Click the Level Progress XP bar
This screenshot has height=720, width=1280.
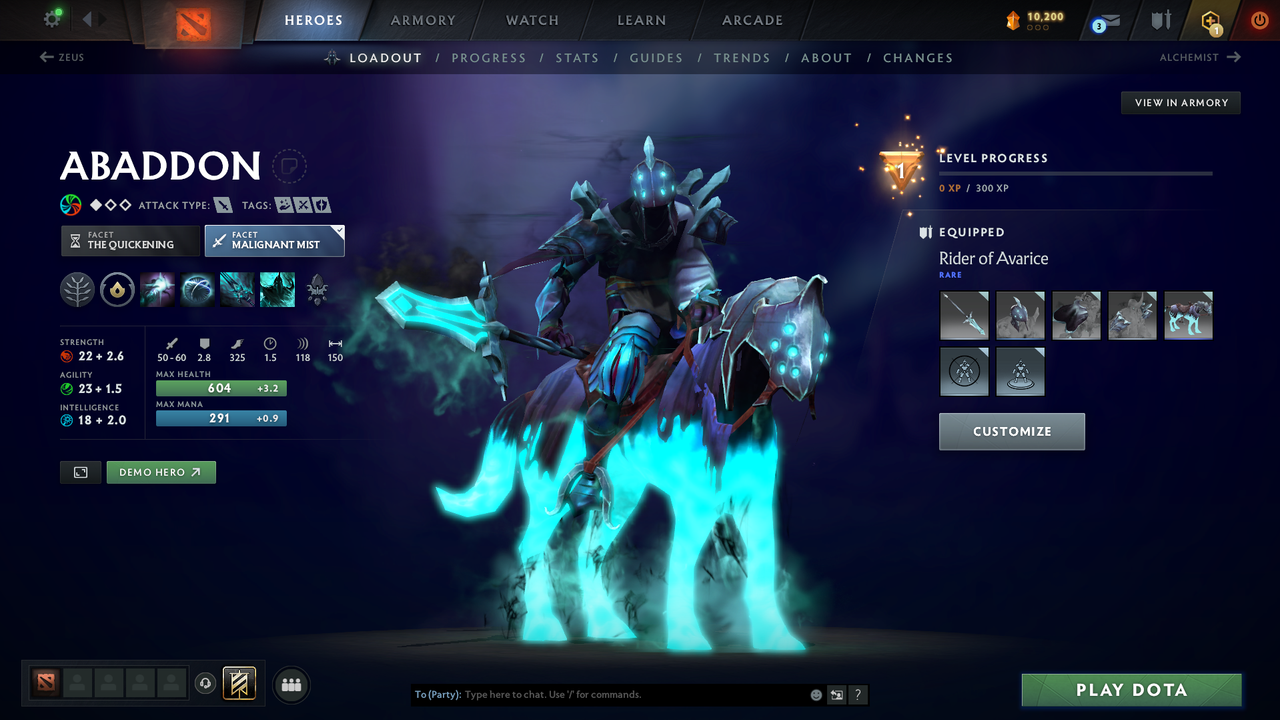click(1076, 173)
